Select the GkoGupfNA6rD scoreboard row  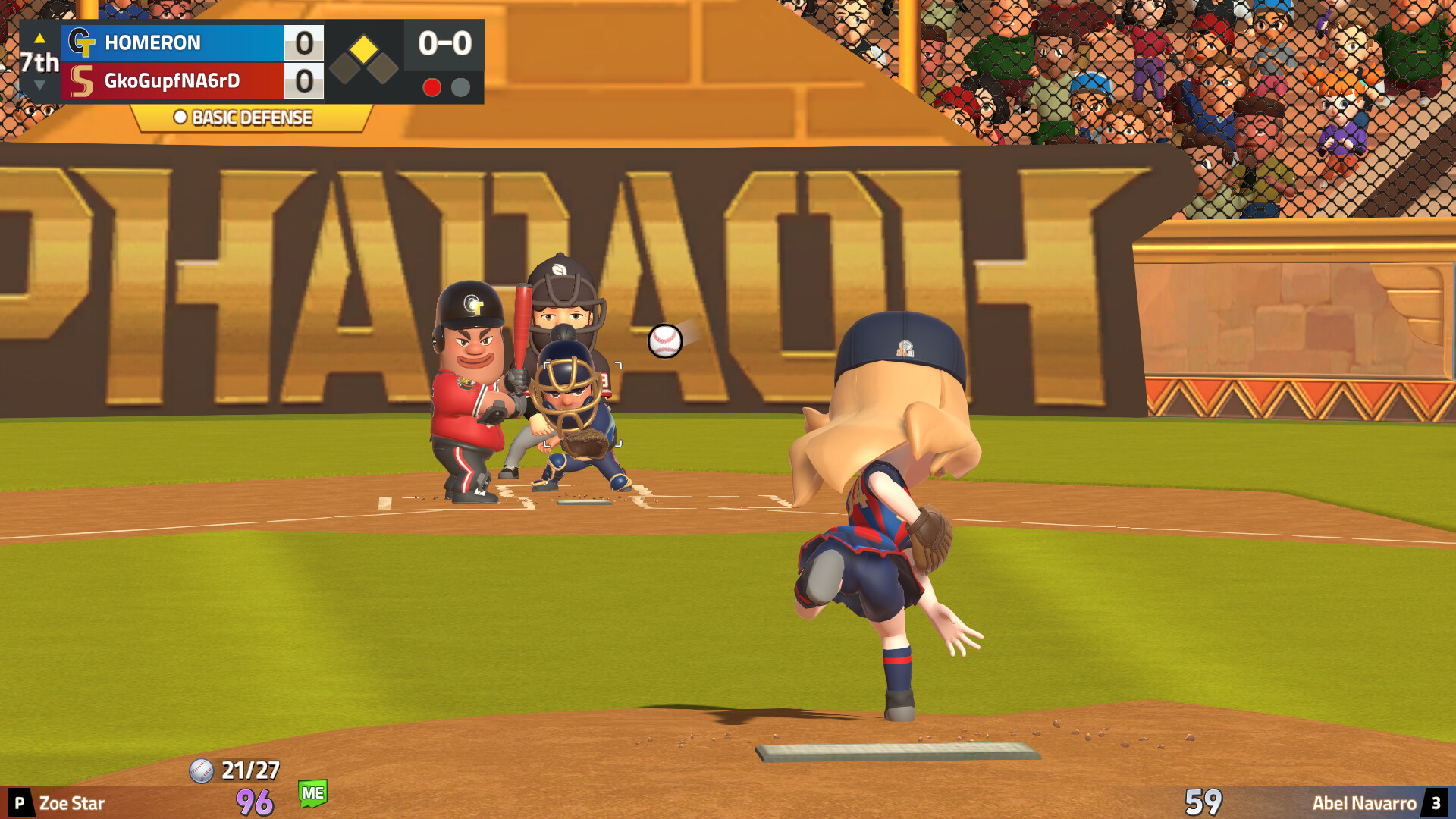[x=190, y=80]
